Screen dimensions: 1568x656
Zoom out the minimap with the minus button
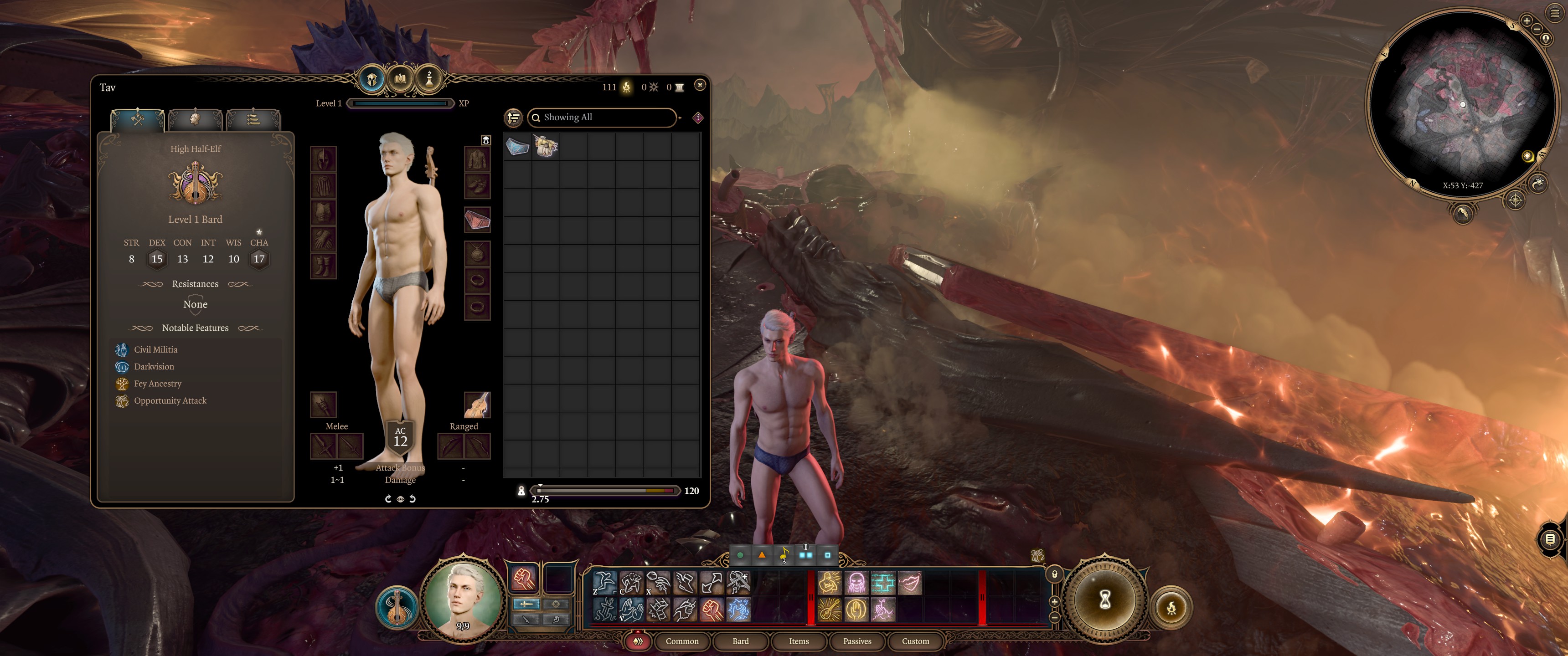tap(1537, 29)
